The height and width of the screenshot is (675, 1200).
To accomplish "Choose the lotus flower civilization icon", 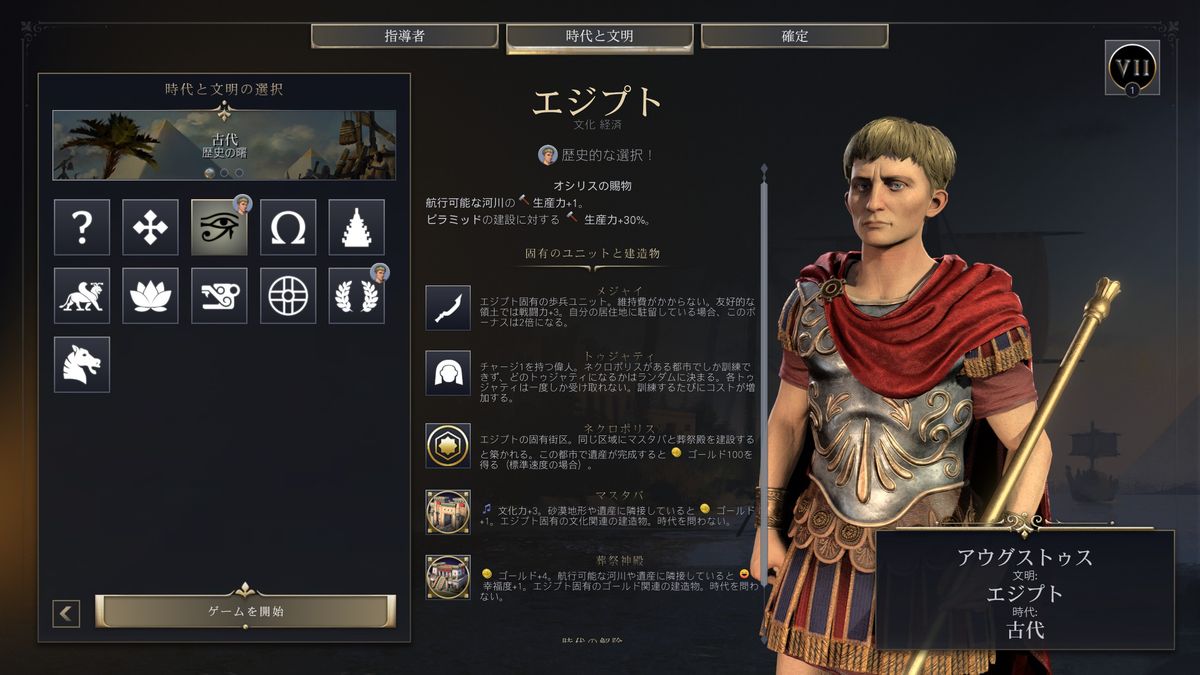I will pos(150,295).
